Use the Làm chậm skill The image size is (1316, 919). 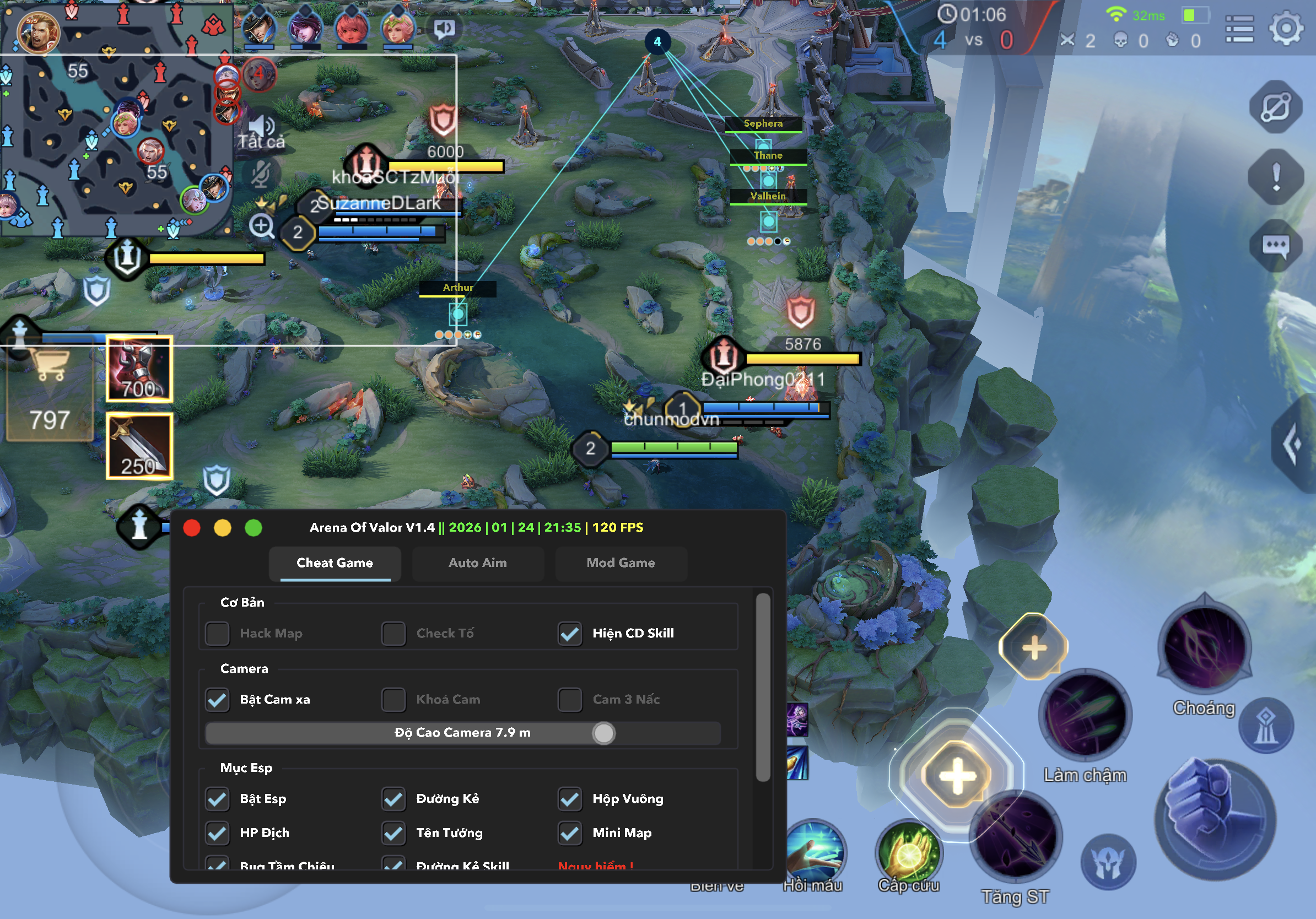1085,716
